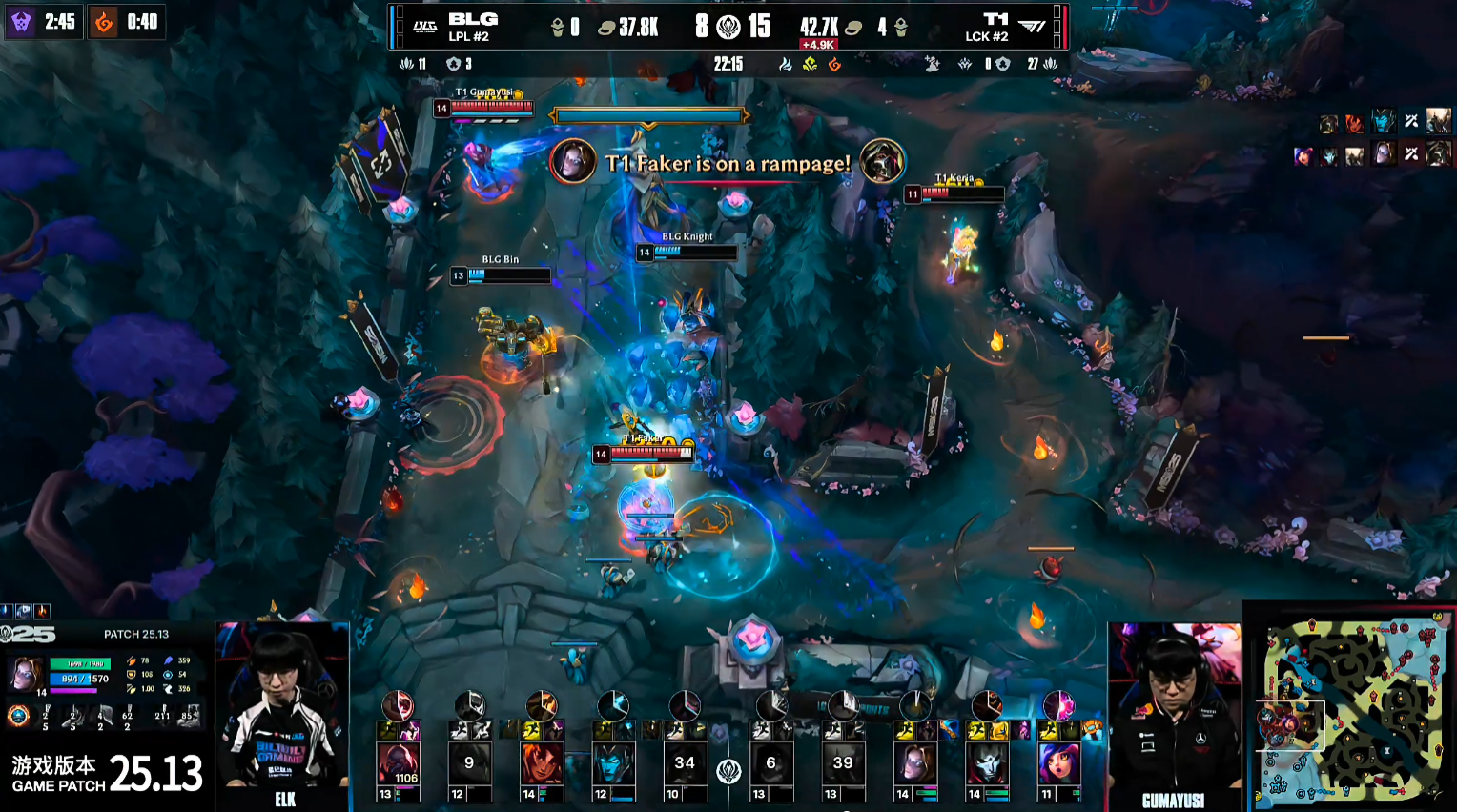
Task: Click the BLG team logo on scoreboard
Action: [425, 27]
